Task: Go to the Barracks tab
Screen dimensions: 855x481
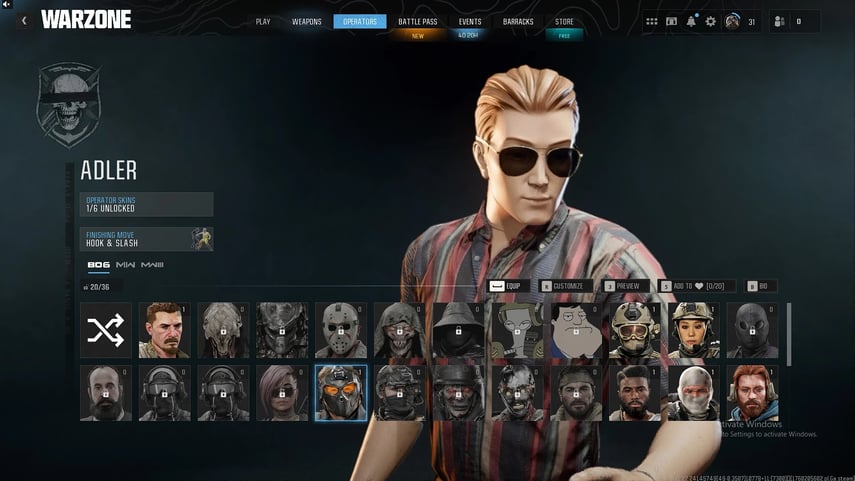Action: pos(518,21)
